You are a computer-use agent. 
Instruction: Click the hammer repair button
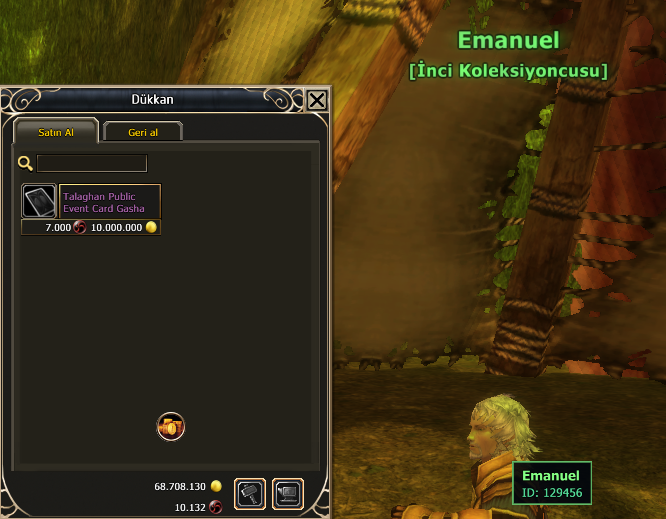250,494
